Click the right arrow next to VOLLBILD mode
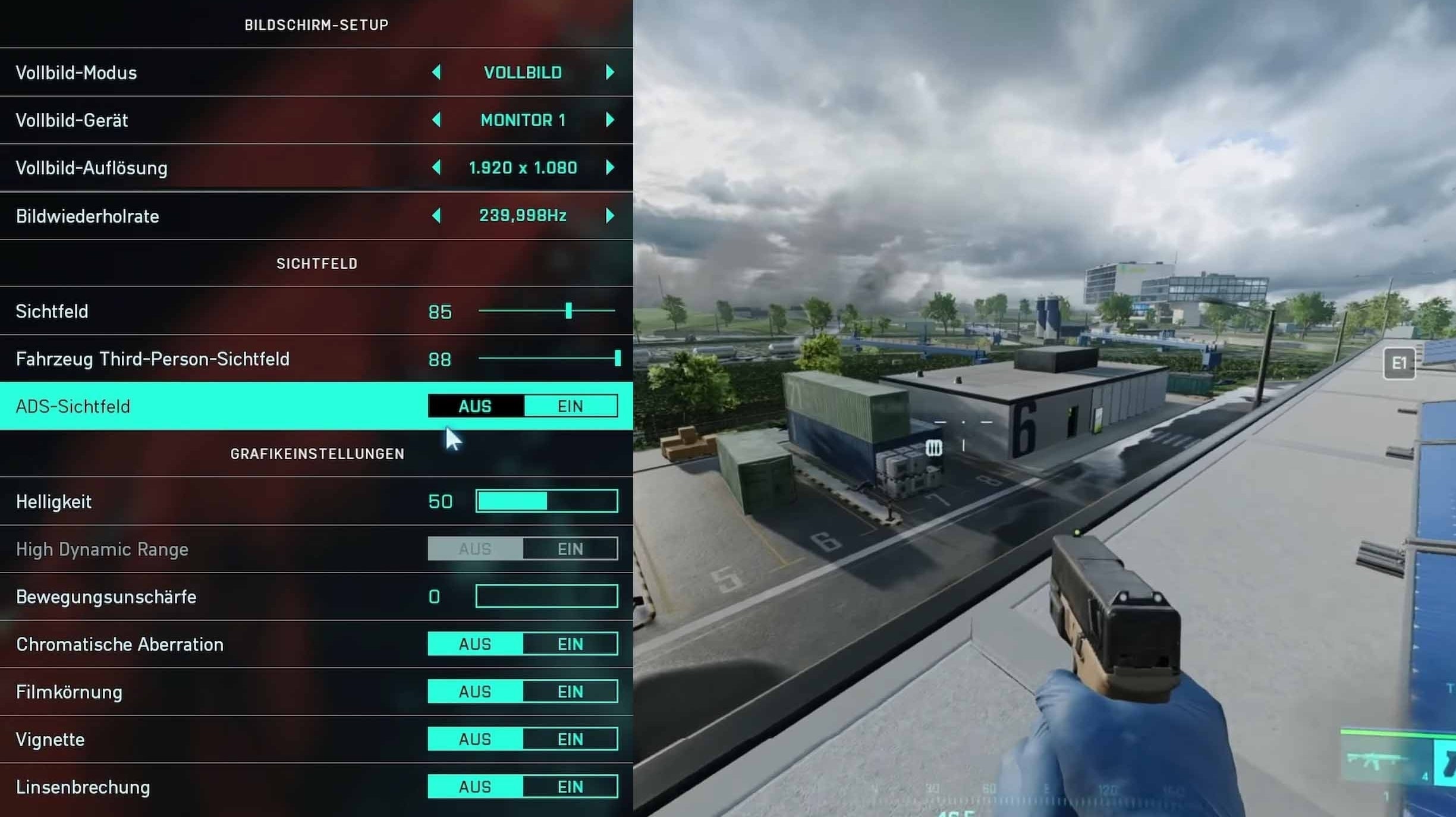Image resolution: width=1456 pixels, height=817 pixels. [x=610, y=72]
